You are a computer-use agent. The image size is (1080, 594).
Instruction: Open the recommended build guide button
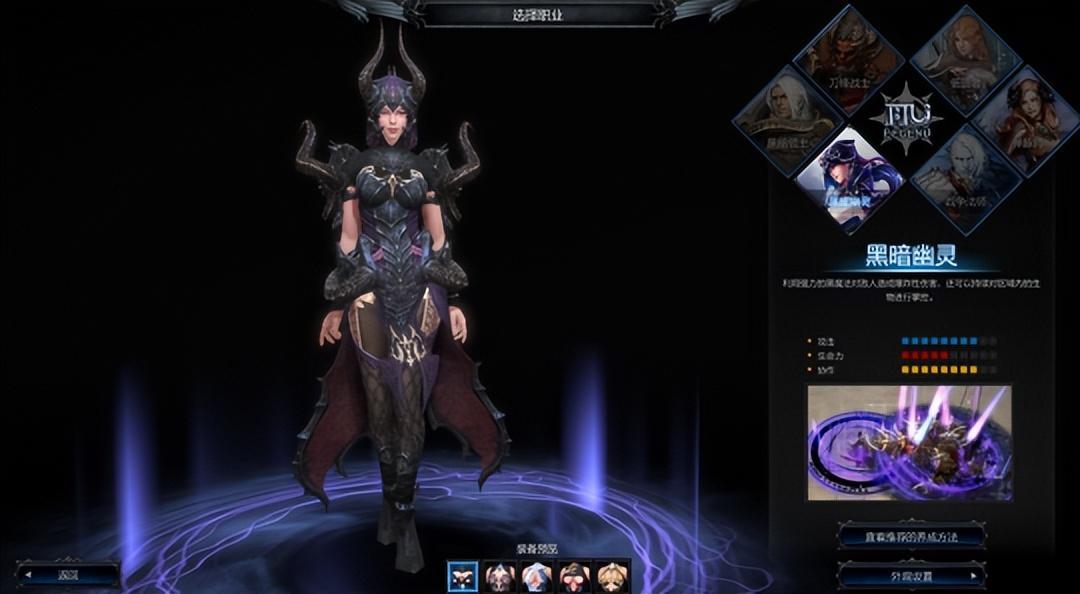(910, 537)
